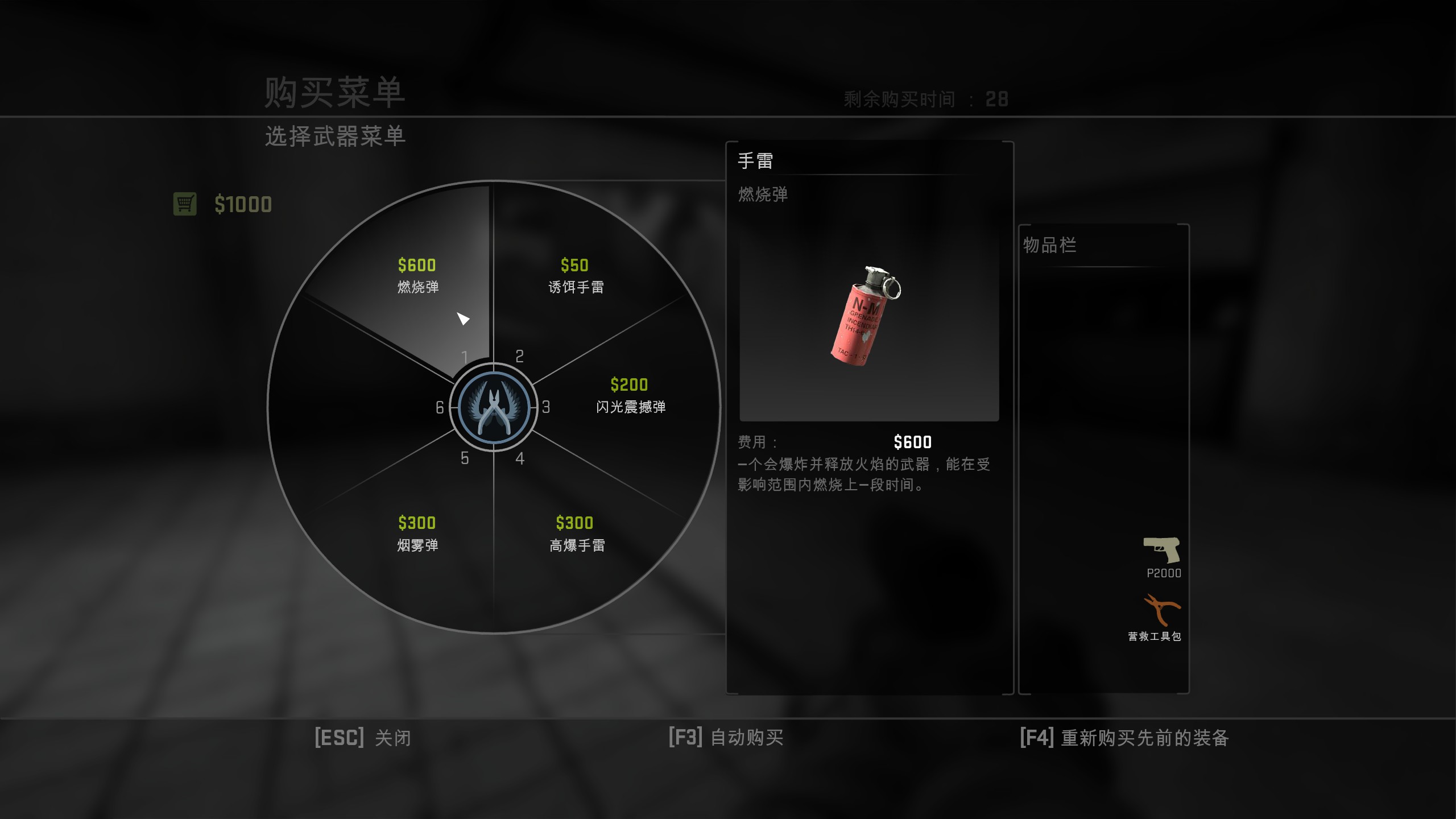Close the buy menu via 关闭
Viewport: 1456px width, 819px height.
coord(362,738)
